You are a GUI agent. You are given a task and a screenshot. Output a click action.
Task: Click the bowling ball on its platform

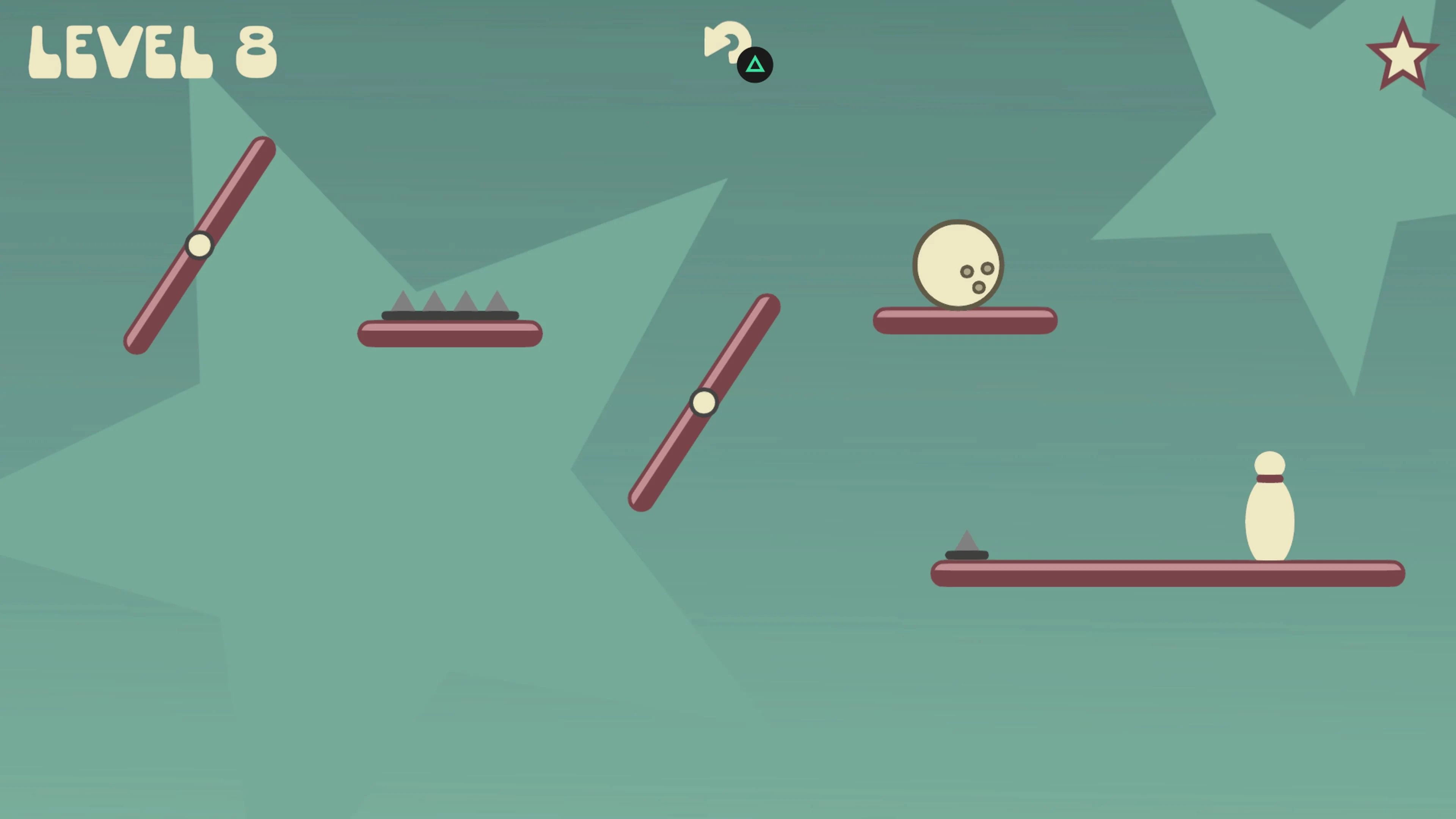coord(958,266)
